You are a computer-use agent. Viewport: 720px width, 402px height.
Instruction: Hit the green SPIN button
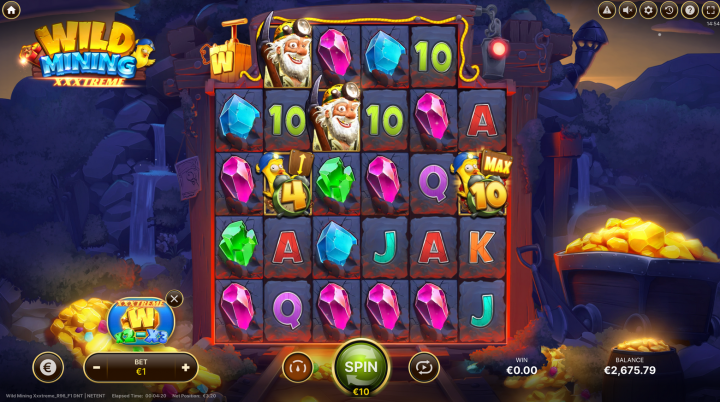coord(361,365)
